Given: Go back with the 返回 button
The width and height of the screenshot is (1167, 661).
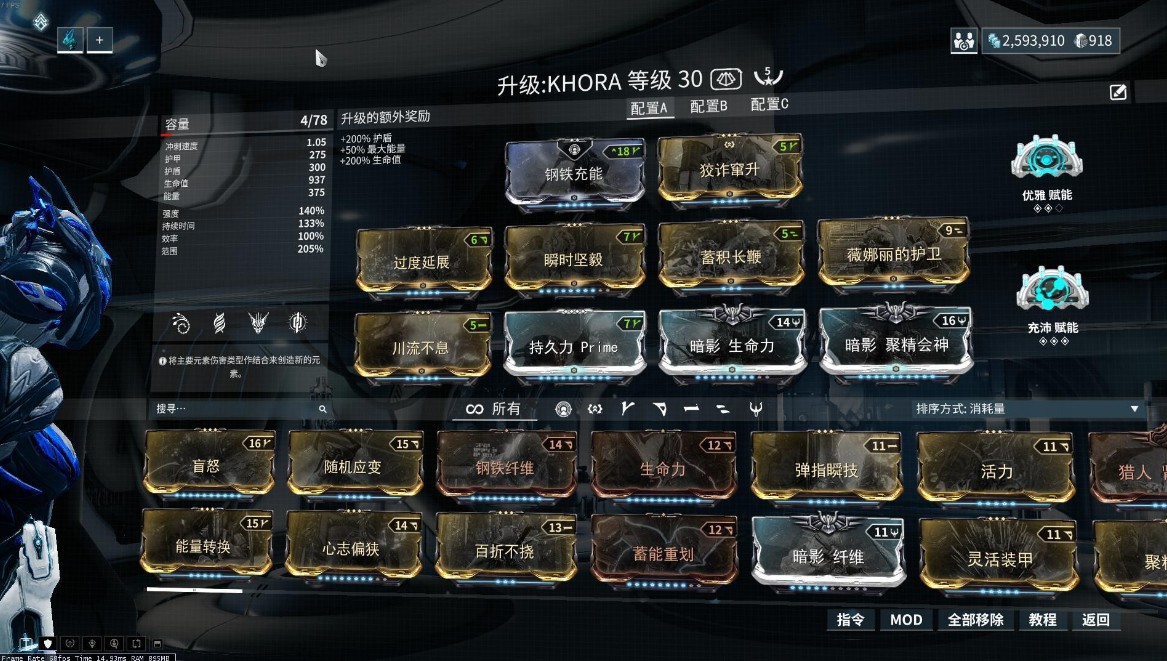Looking at the screenshot, I should [1096, 620].
